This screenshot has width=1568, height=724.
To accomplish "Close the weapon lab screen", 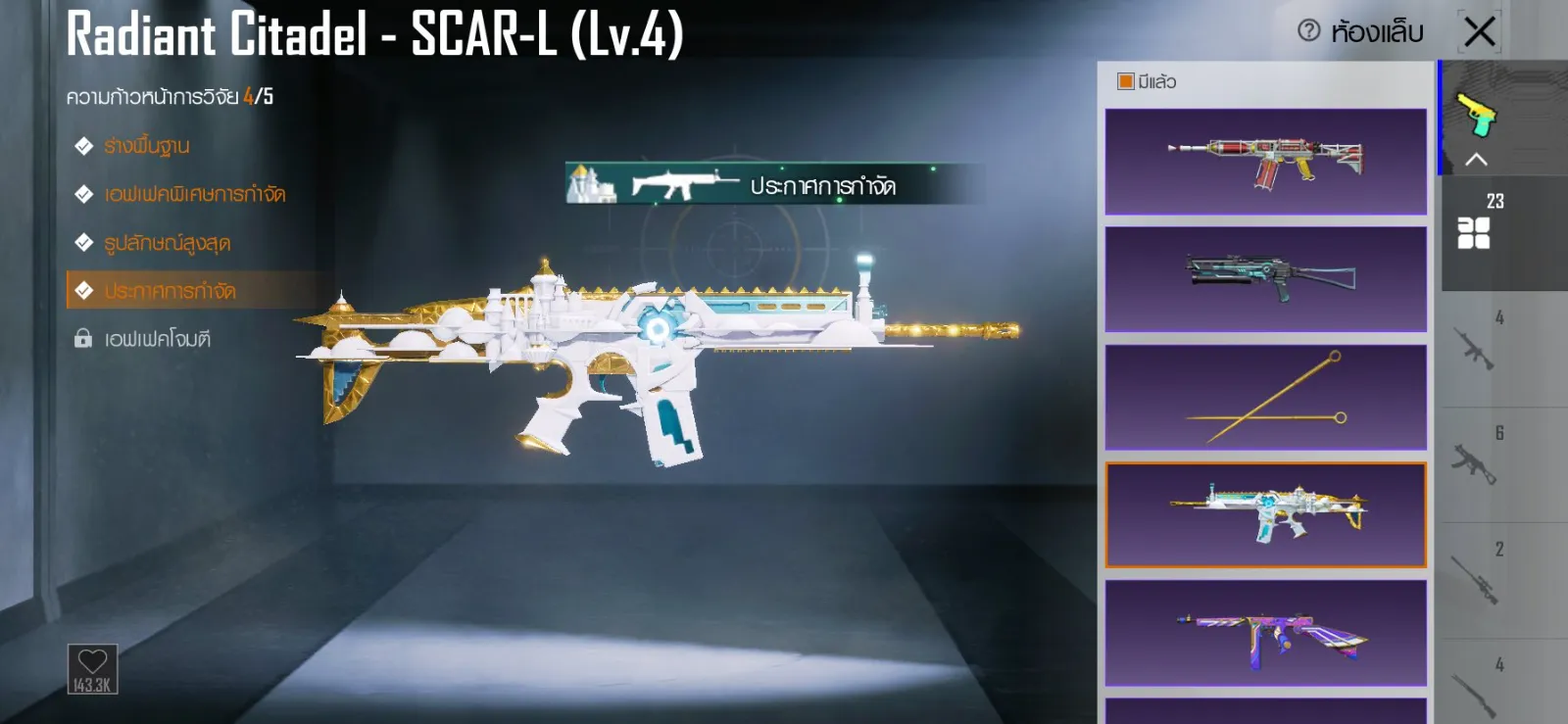I will 1480,31.
